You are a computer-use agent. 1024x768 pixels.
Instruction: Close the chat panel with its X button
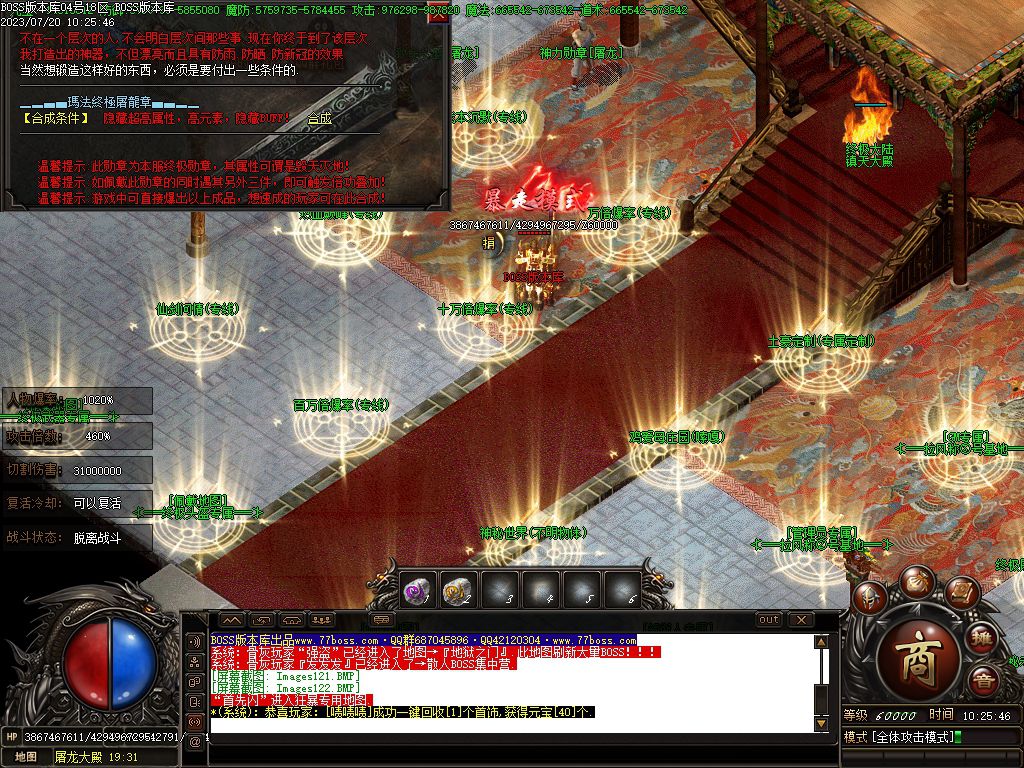point(800,620)
